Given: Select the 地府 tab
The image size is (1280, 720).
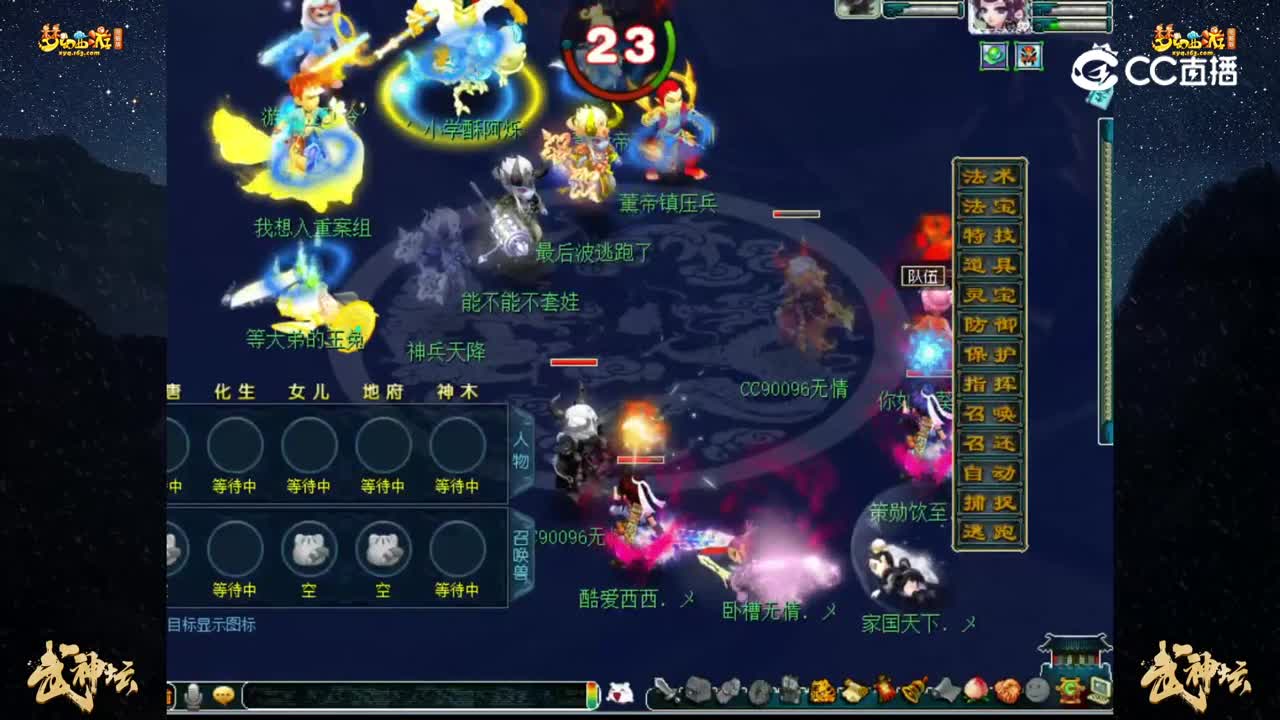Looking at the screenshot, I should [x=381, y=392].
